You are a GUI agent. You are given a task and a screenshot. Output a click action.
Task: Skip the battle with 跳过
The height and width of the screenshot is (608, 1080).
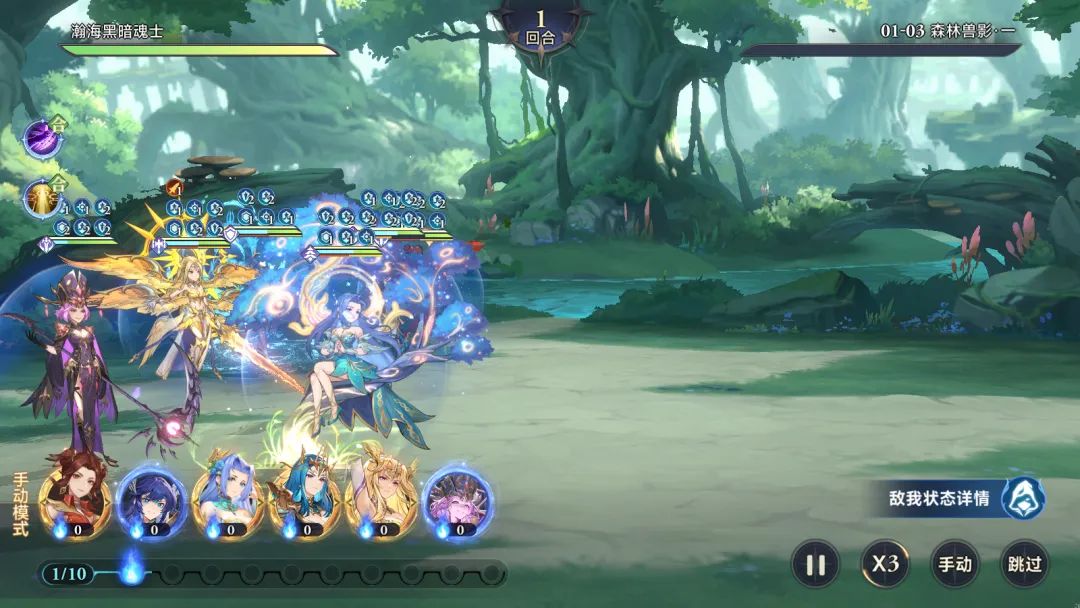click(1025, 564)
